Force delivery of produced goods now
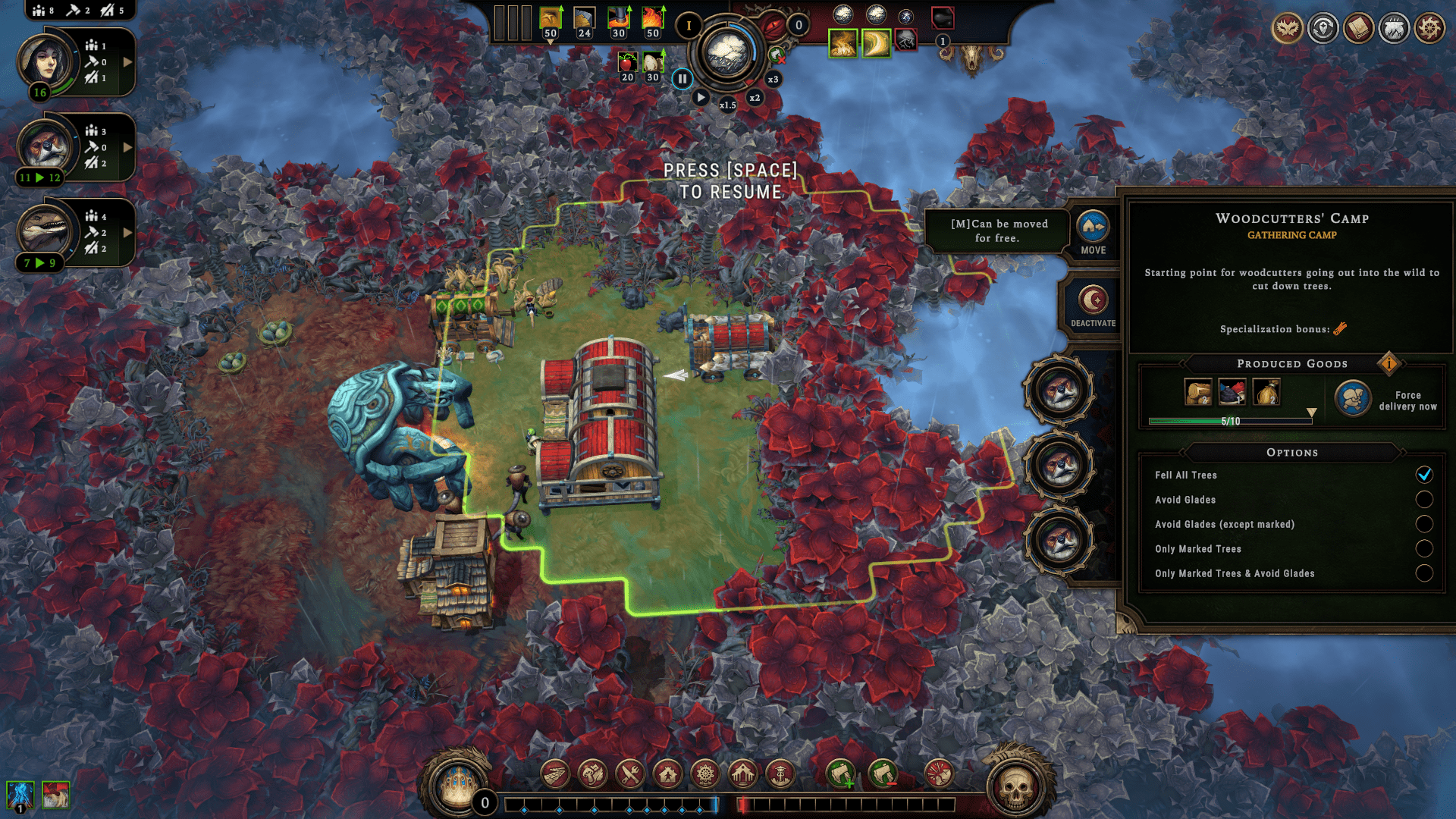 click(1354, 399)
